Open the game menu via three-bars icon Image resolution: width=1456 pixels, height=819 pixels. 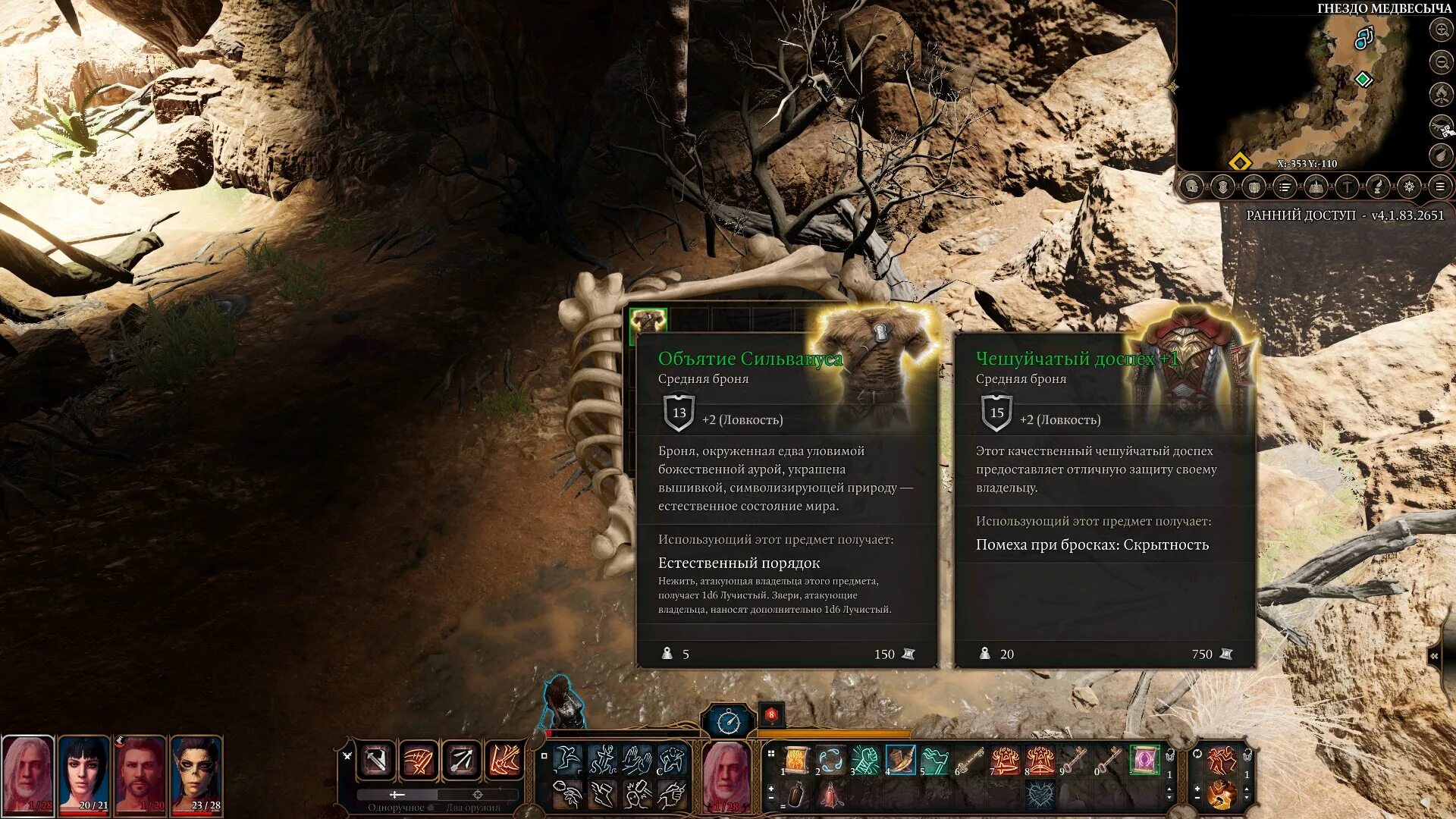pyautogui.click(x=1440, y=187)
